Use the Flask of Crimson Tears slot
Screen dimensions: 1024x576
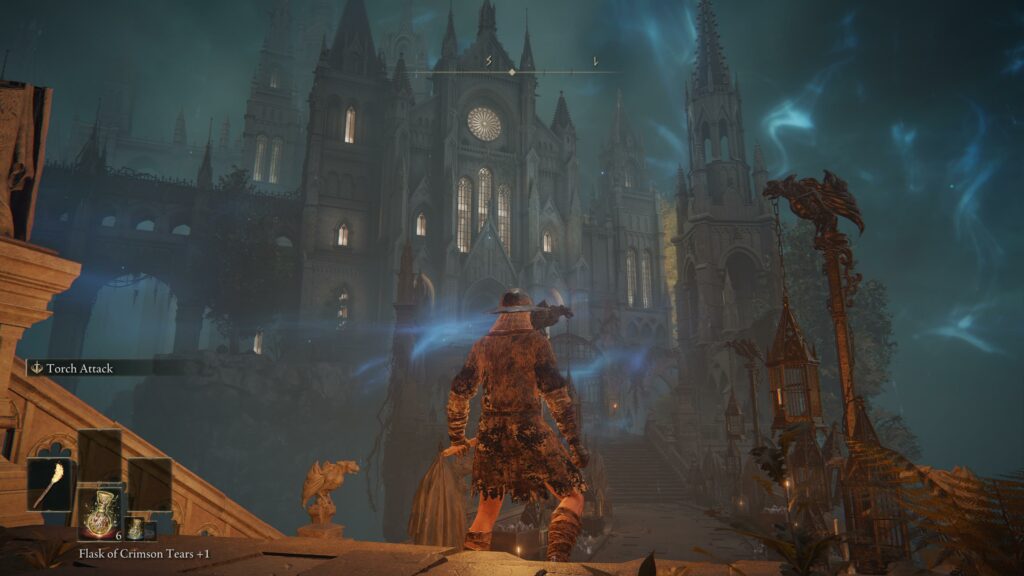pyautogui.click(x=100, y=513)
